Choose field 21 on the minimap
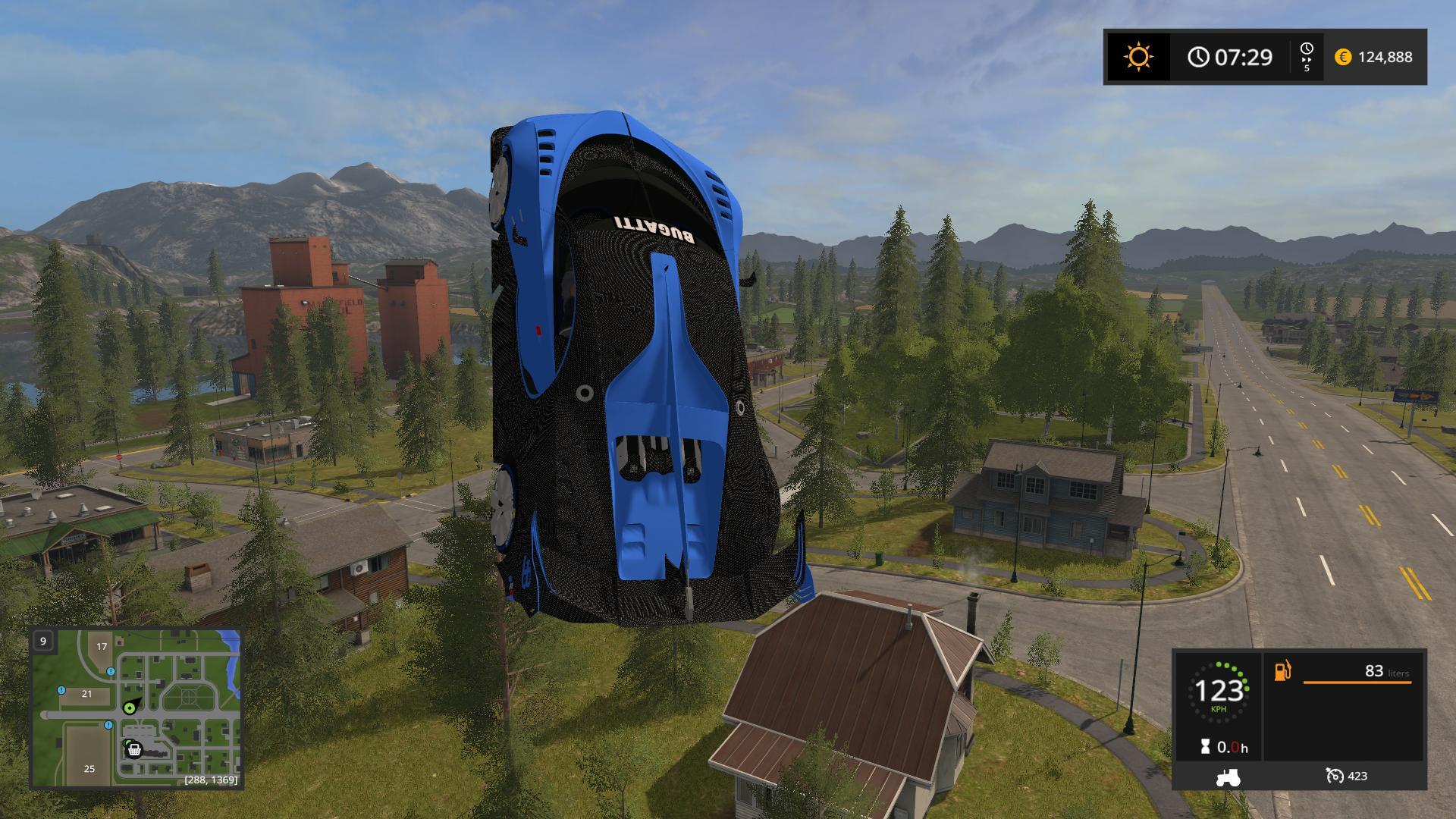The height and width of the screenshot is (819, 1456). pos(86,693)
